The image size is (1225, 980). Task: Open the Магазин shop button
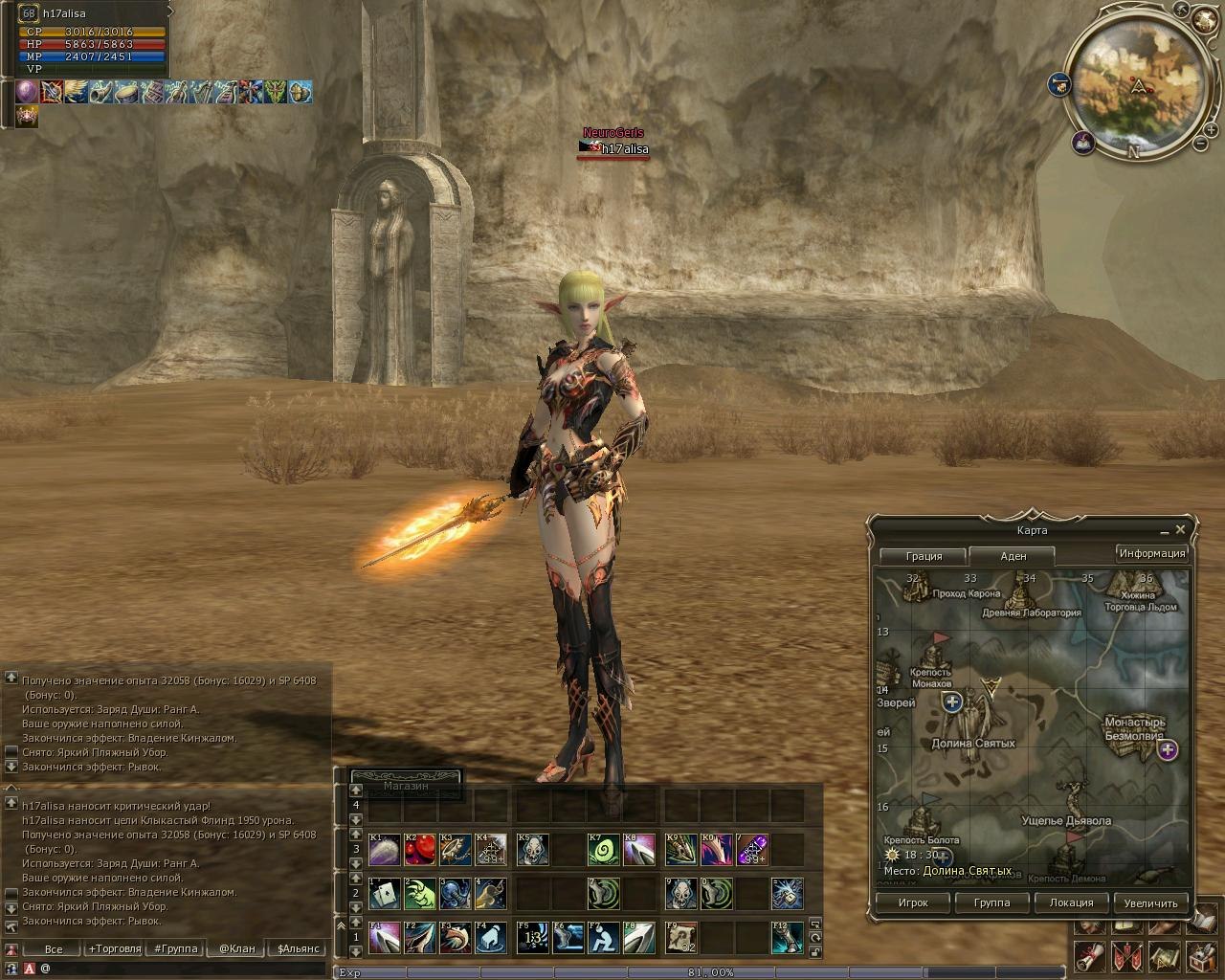coord(406,786)
